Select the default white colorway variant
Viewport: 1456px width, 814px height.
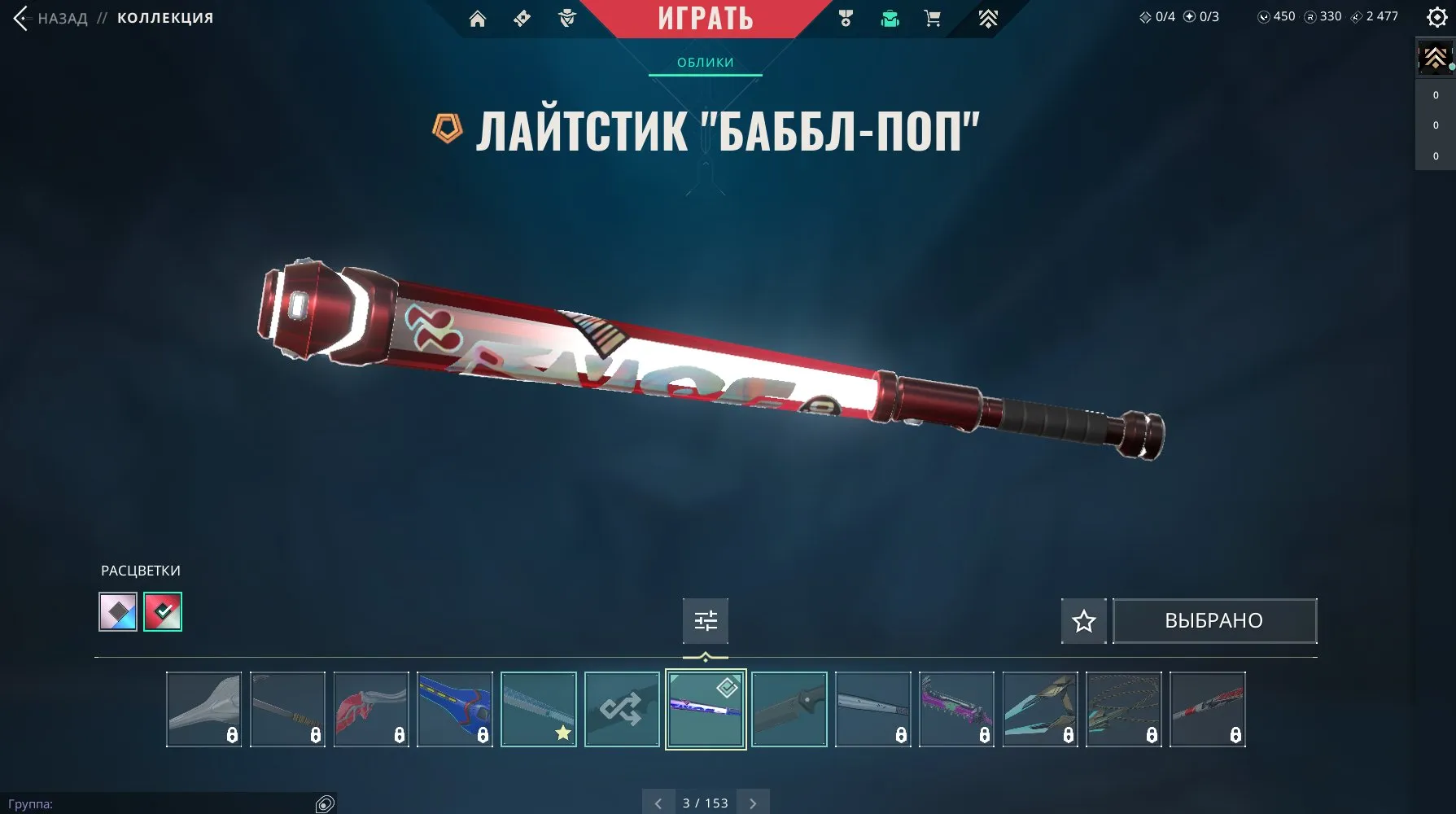117,611
